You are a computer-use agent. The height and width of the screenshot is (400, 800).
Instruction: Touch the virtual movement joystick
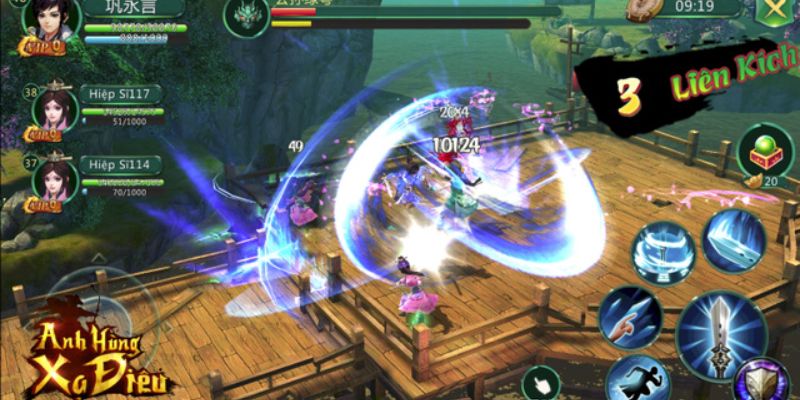[95, 310]
